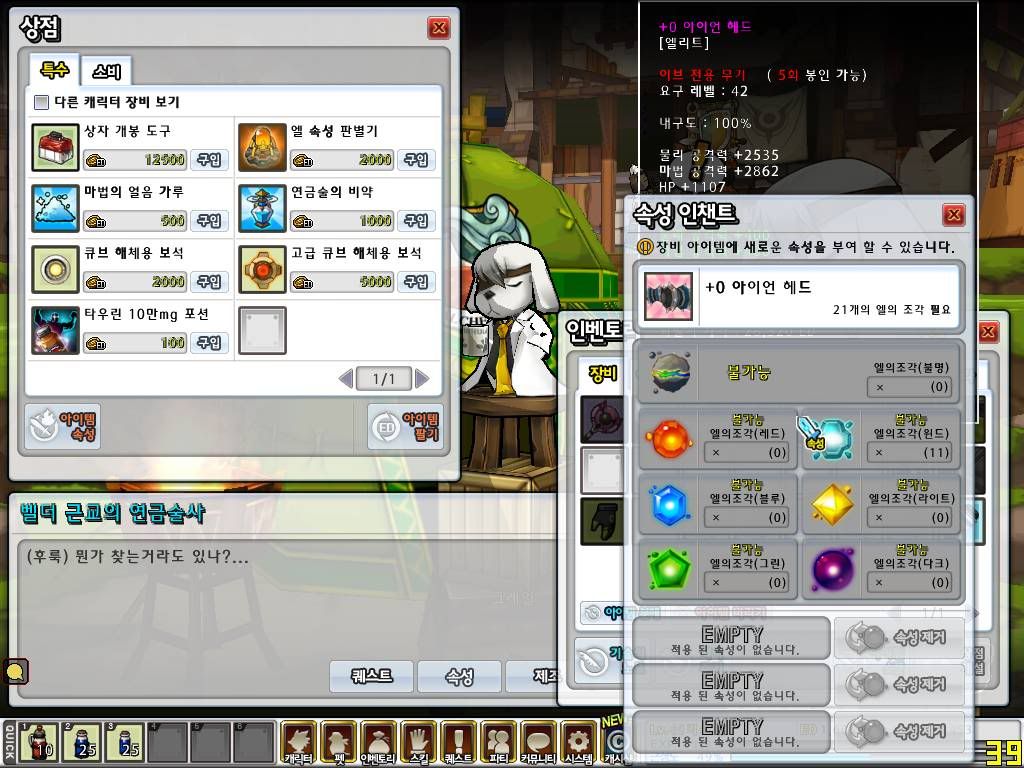1024x768 pixels.
Task: Purchase the 연금술의 비약
Action: point(416,221)
